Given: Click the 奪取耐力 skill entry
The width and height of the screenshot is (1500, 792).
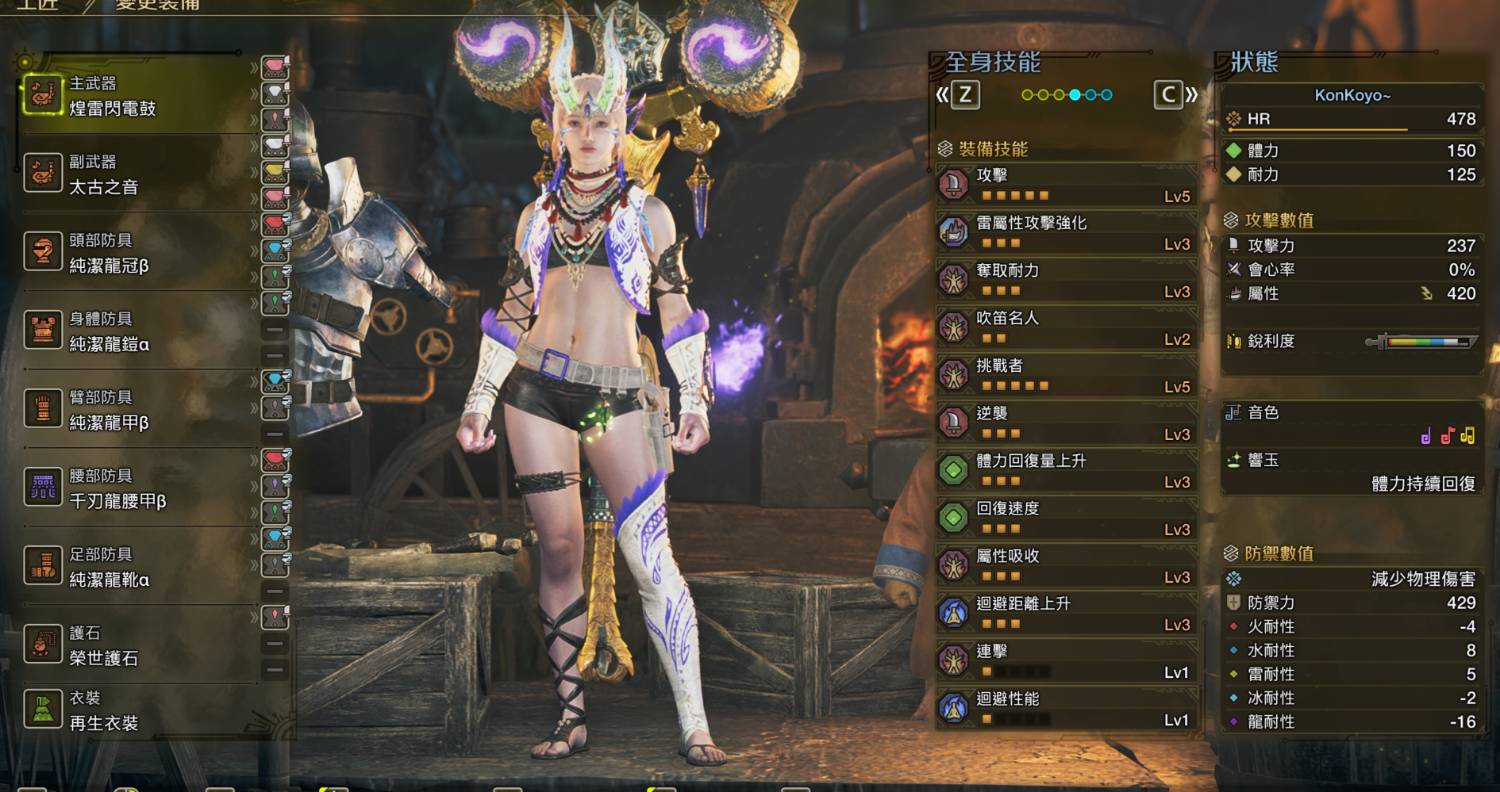Looking at the screenshot, I should [x=1066, y=280].
